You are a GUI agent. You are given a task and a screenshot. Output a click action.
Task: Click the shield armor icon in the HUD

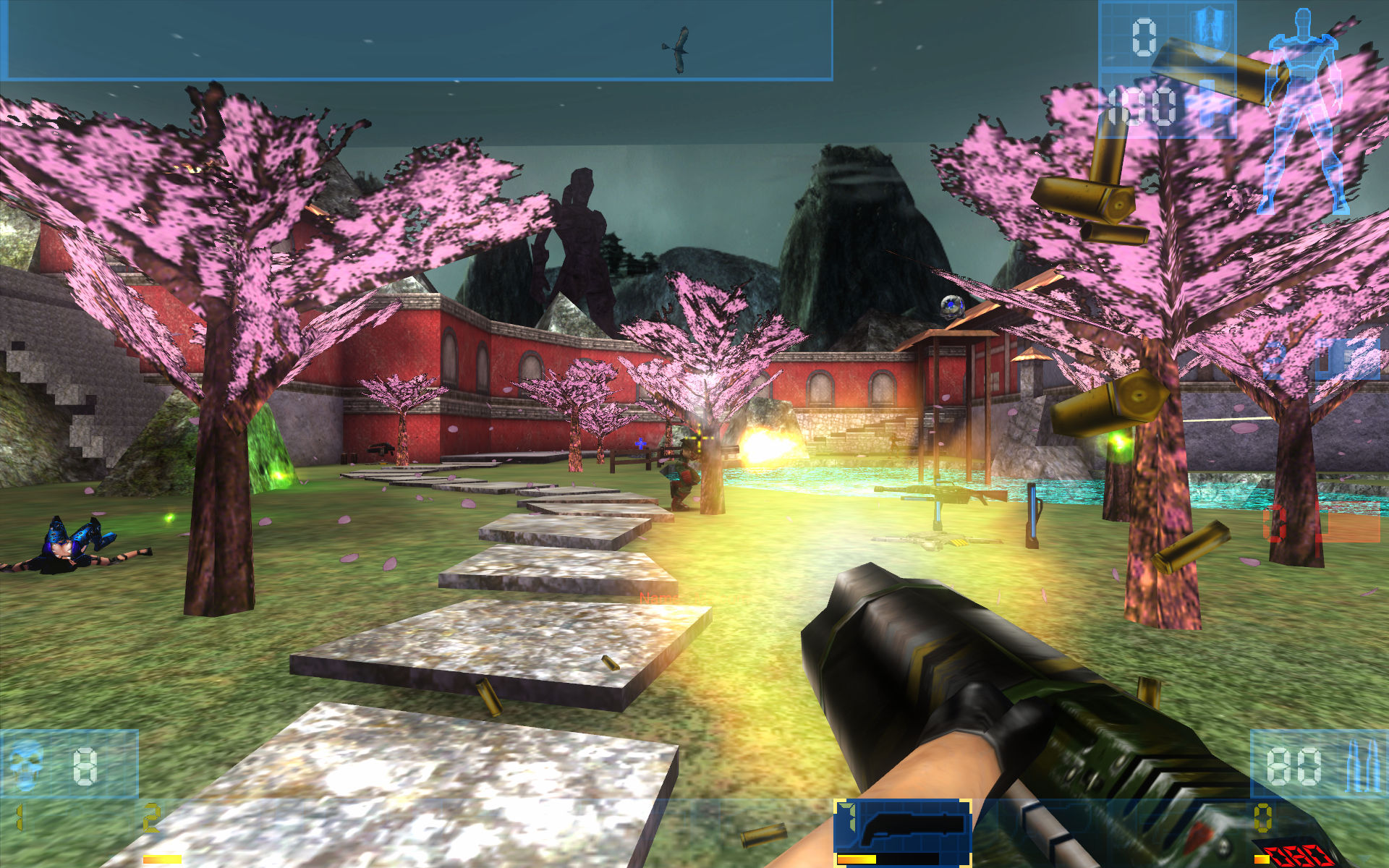1210,25
